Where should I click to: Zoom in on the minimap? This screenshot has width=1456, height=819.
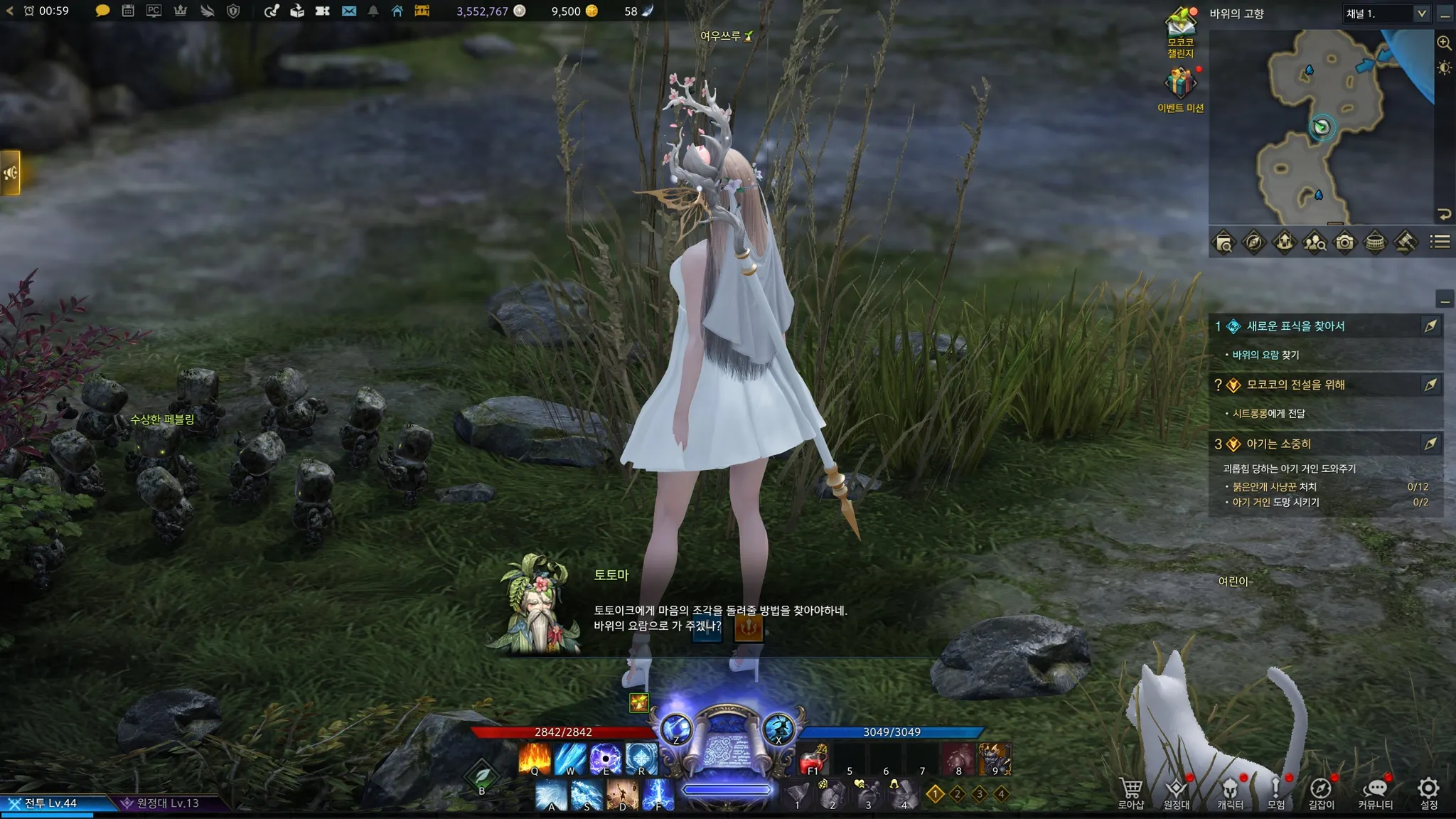1444,43
